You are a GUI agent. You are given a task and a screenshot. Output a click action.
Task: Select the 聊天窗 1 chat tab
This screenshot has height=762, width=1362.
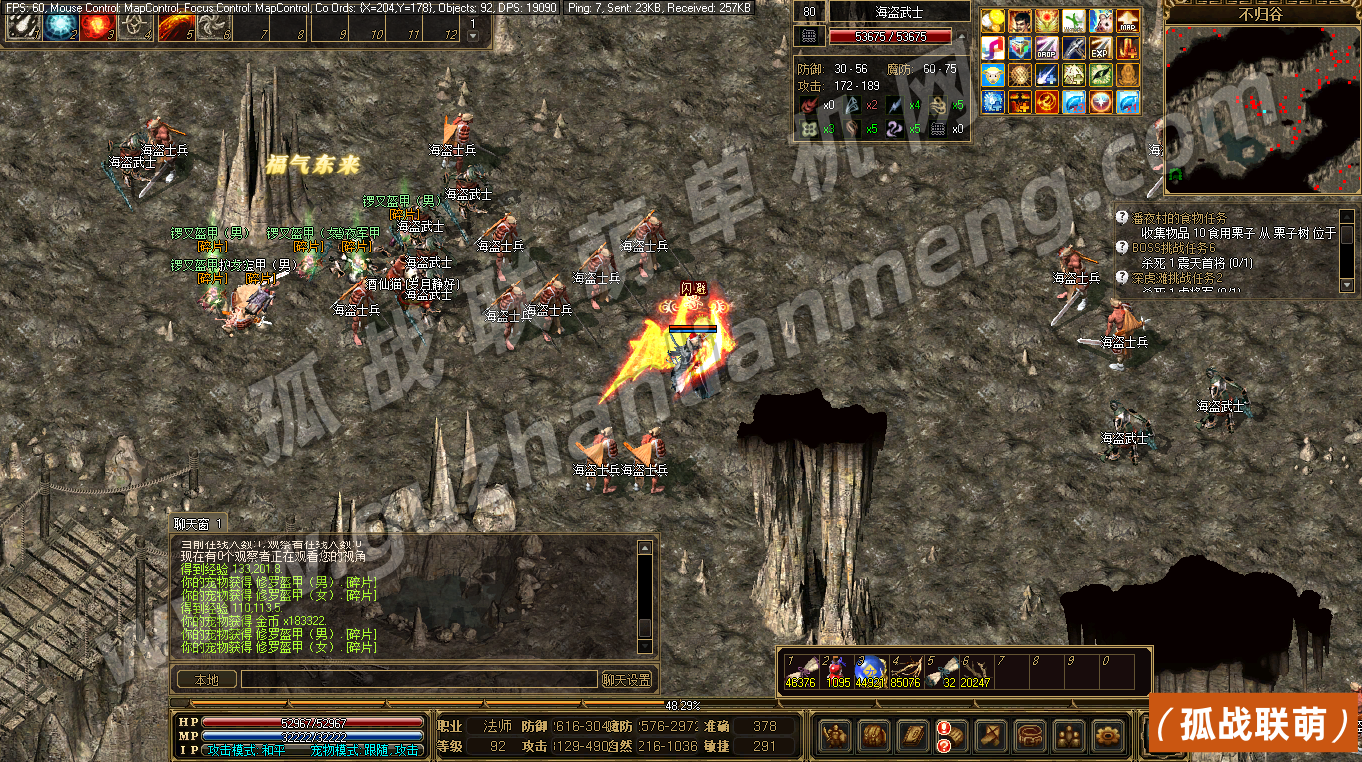click(x=200, y=523)
